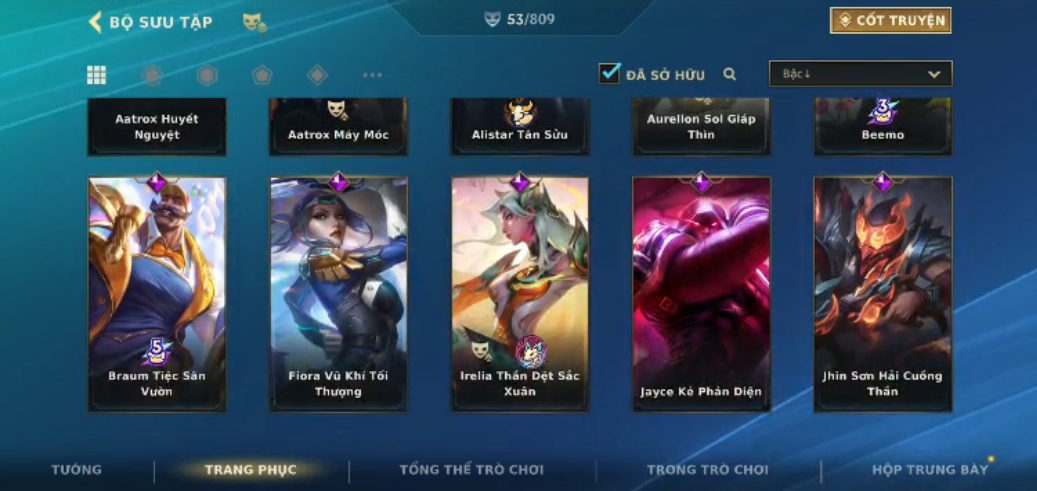Image resolution: width=1037 pixels, height=491 pixels.
Task: Open the Jhin Sơn Hải Cuồng Thần skin
Action: tap(882, 294)
